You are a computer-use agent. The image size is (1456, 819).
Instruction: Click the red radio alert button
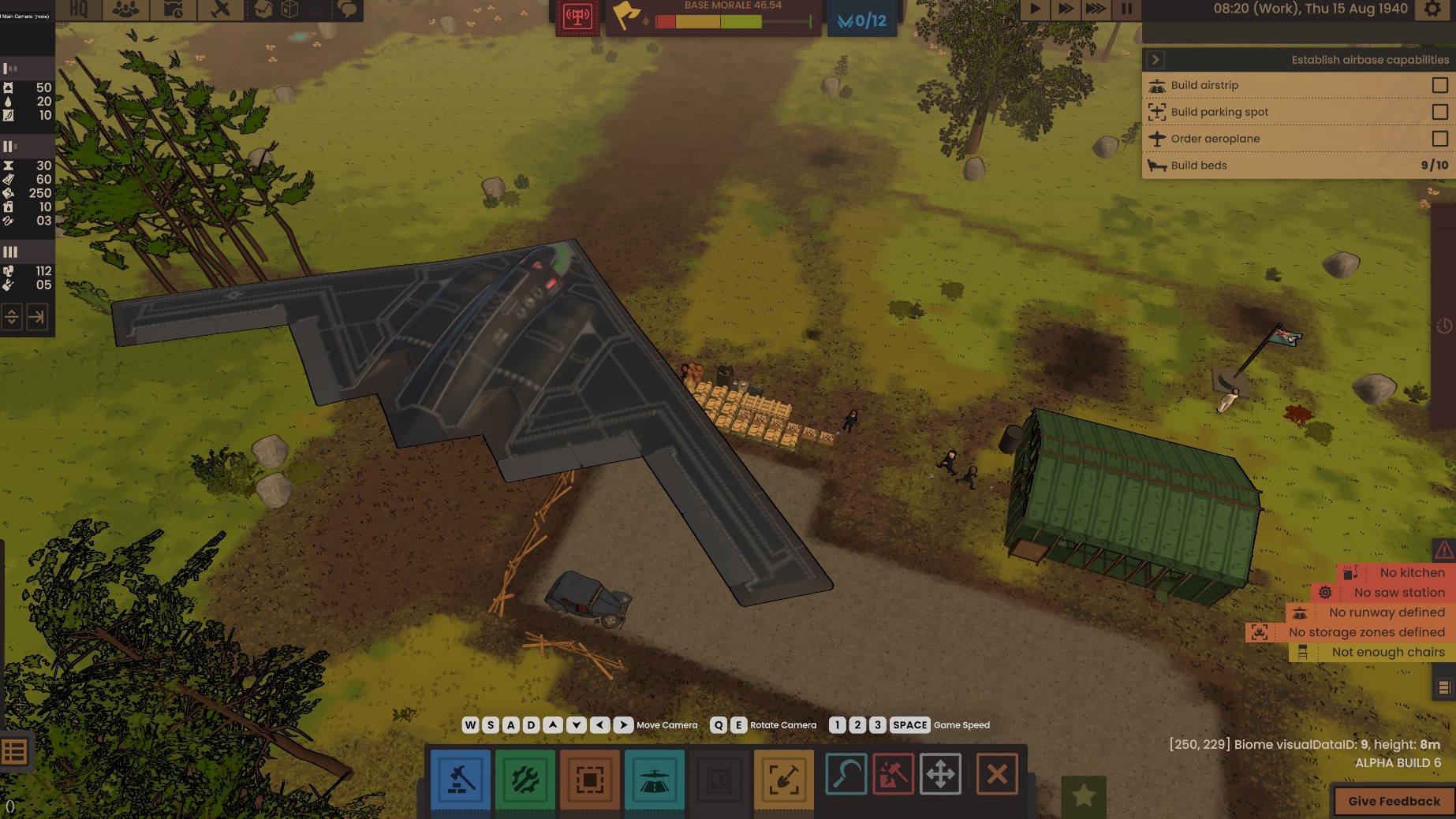(x=577, y=17)
